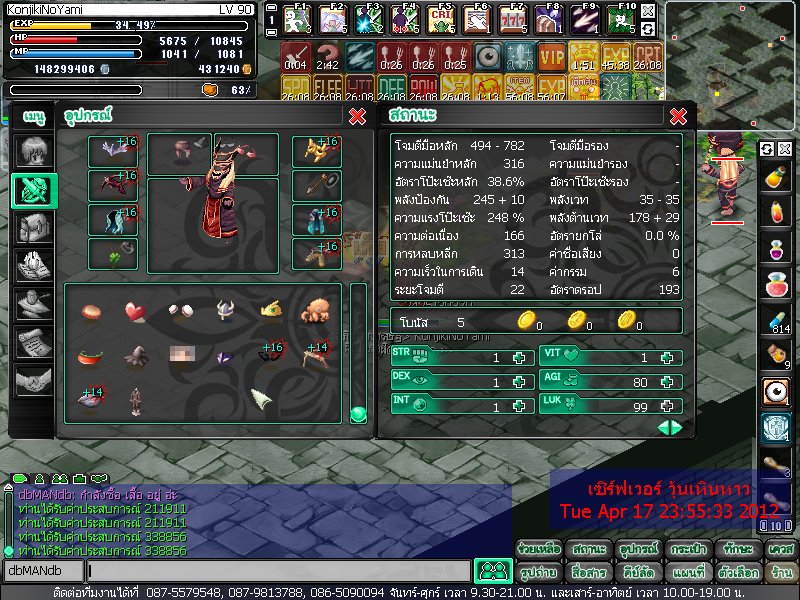Open the กระเป๋า bag button

[x=688, y=550]
